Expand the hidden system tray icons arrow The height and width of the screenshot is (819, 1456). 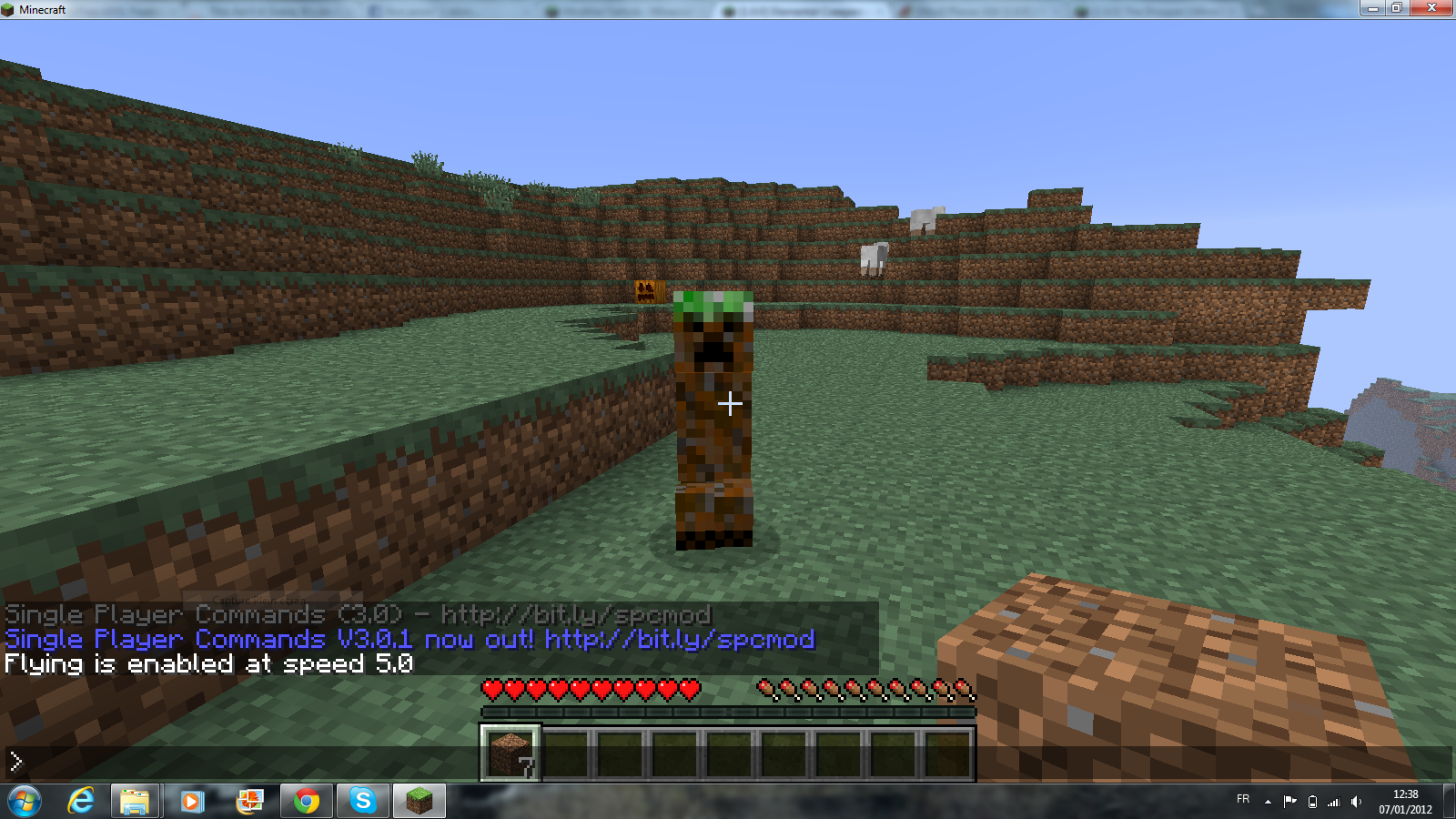[x=1268, y=800]
